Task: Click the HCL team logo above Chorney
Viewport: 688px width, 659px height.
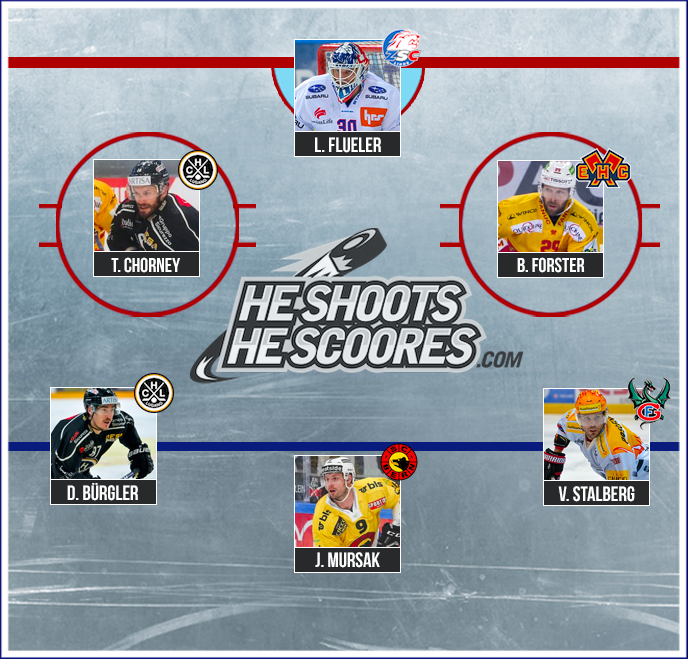Action: tap(197, 169)
